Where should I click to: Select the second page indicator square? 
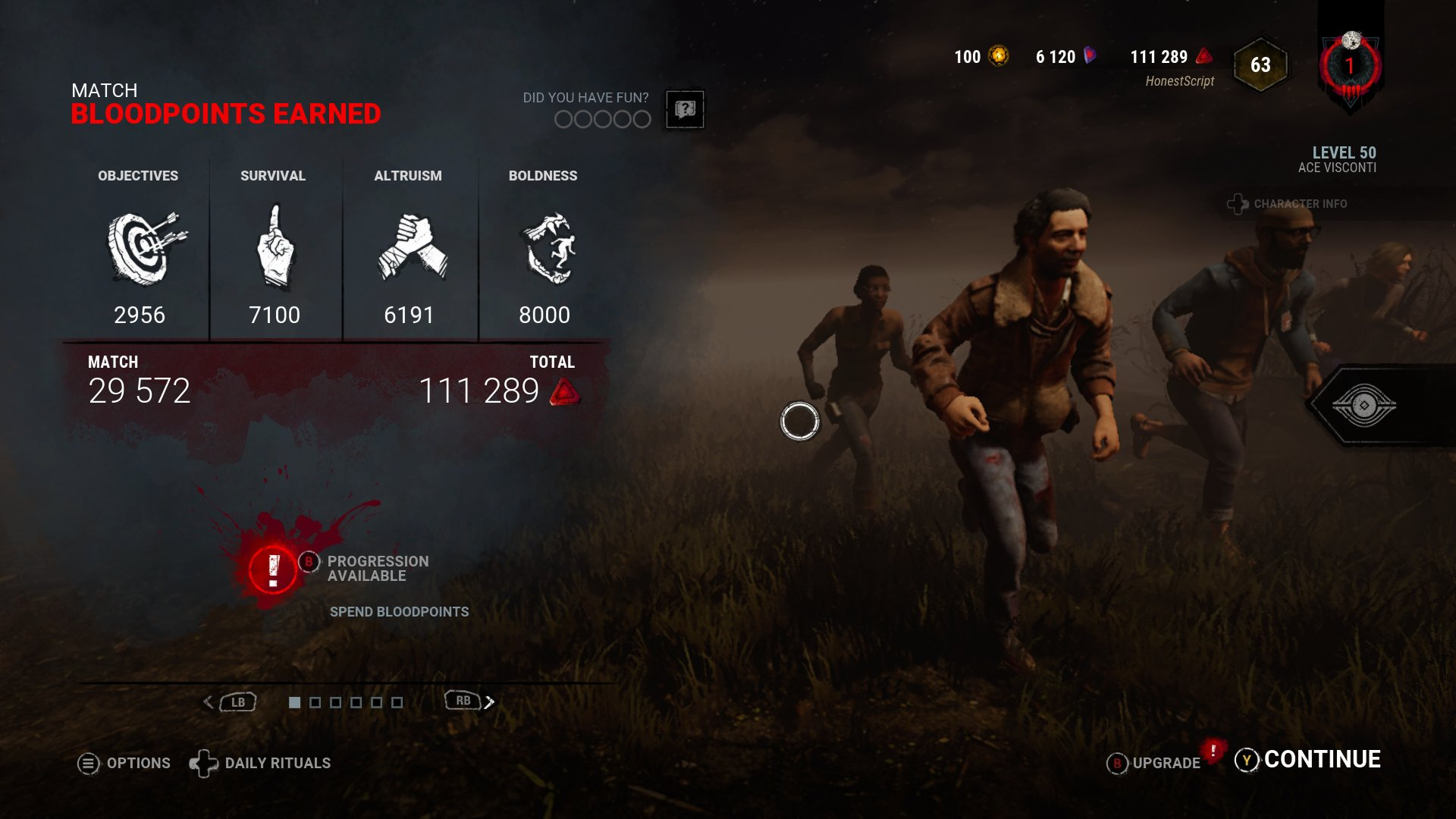pos(315,704)
